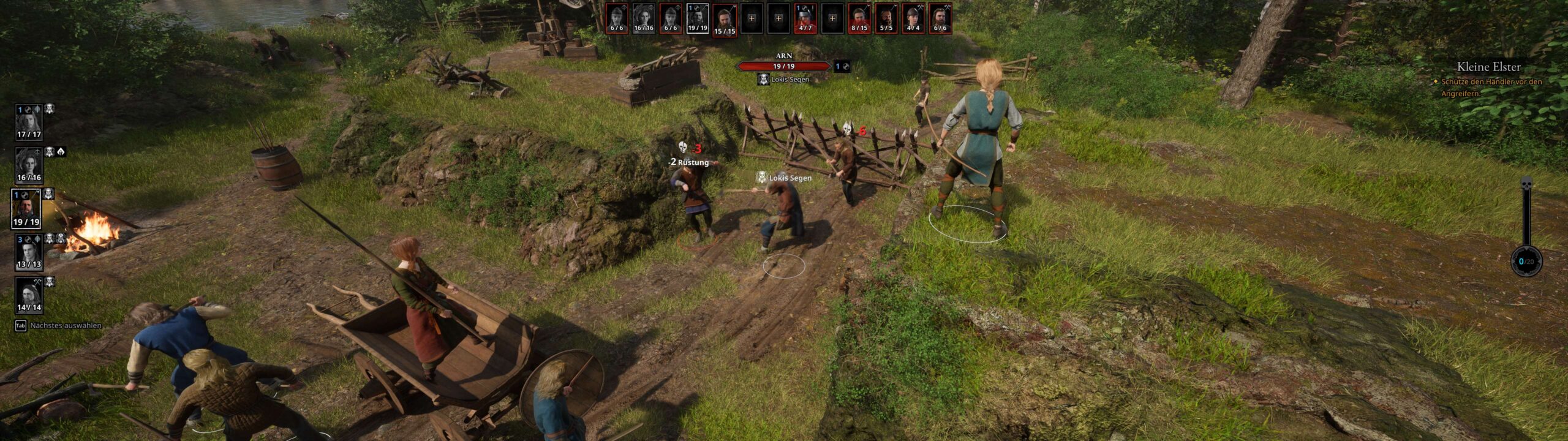Select the party member with 17/17 health

[x=28, y=122]
